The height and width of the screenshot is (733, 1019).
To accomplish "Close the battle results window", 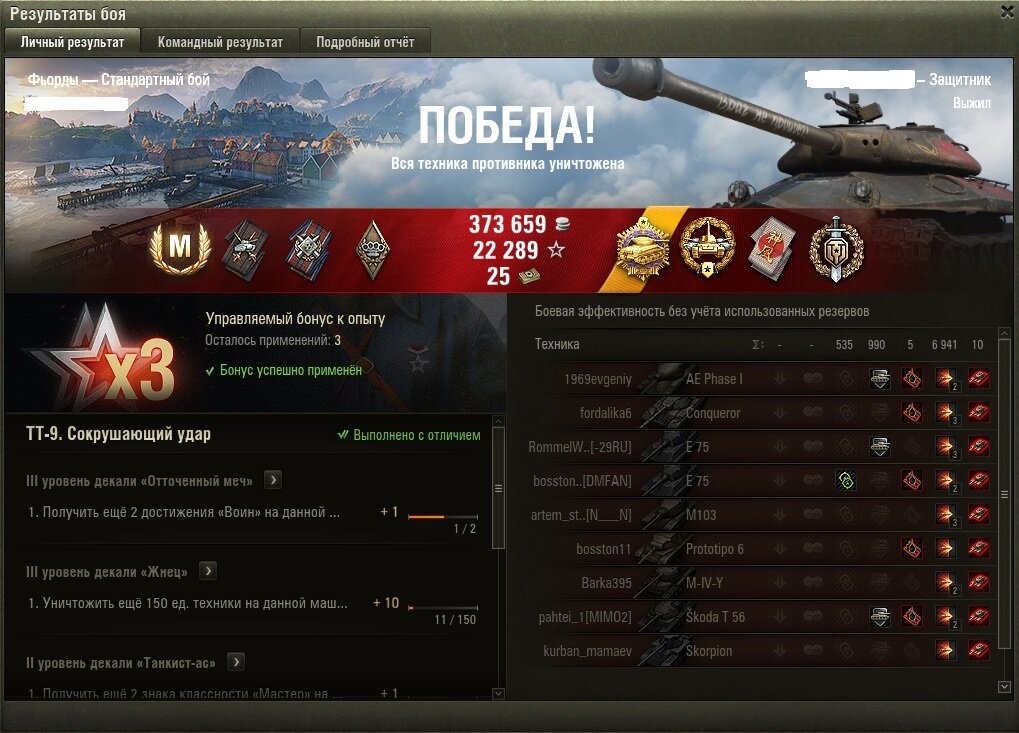I will click(1007, 11).
